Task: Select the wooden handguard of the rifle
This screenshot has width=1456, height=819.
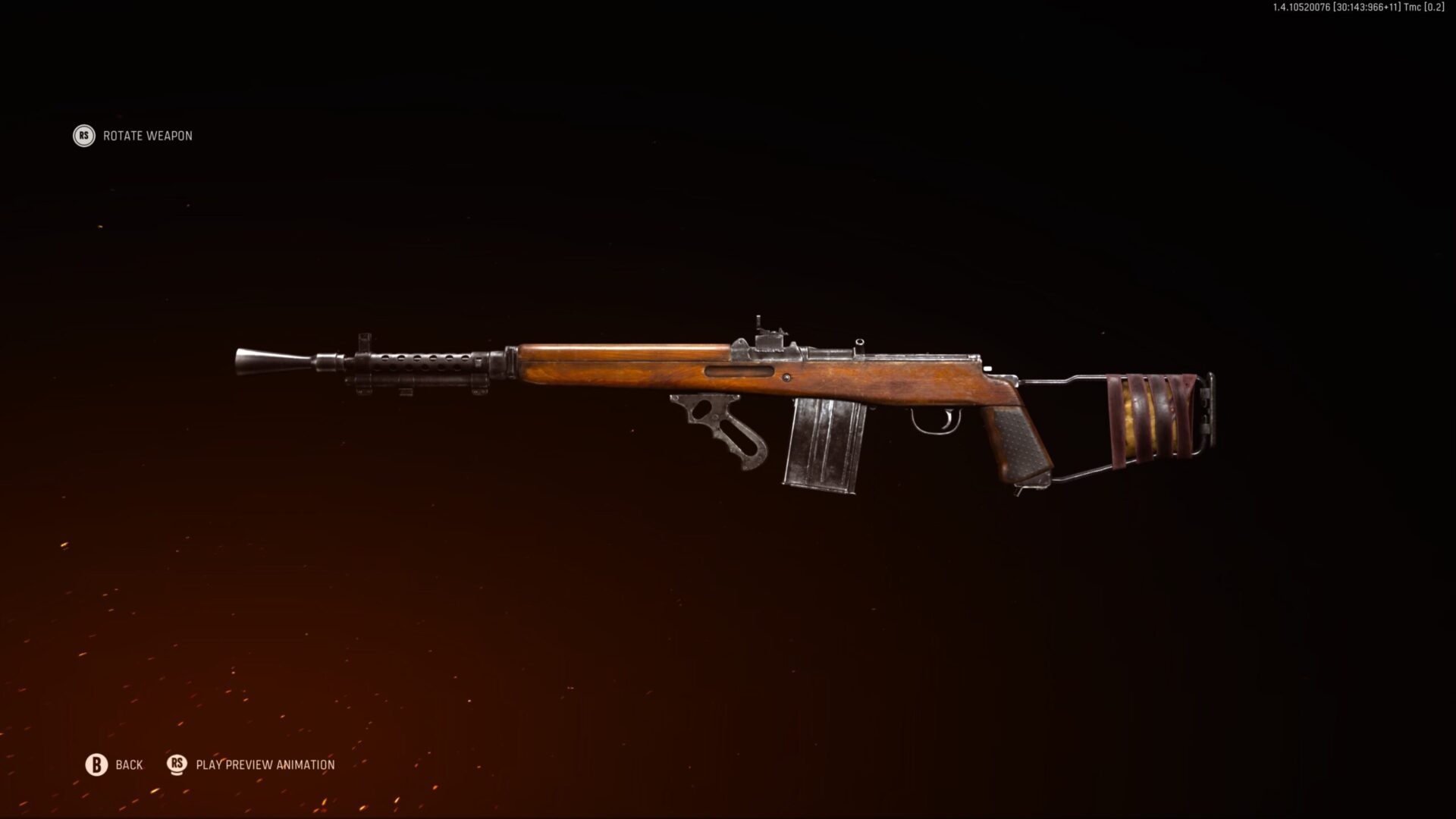Action: pos(607,364)
